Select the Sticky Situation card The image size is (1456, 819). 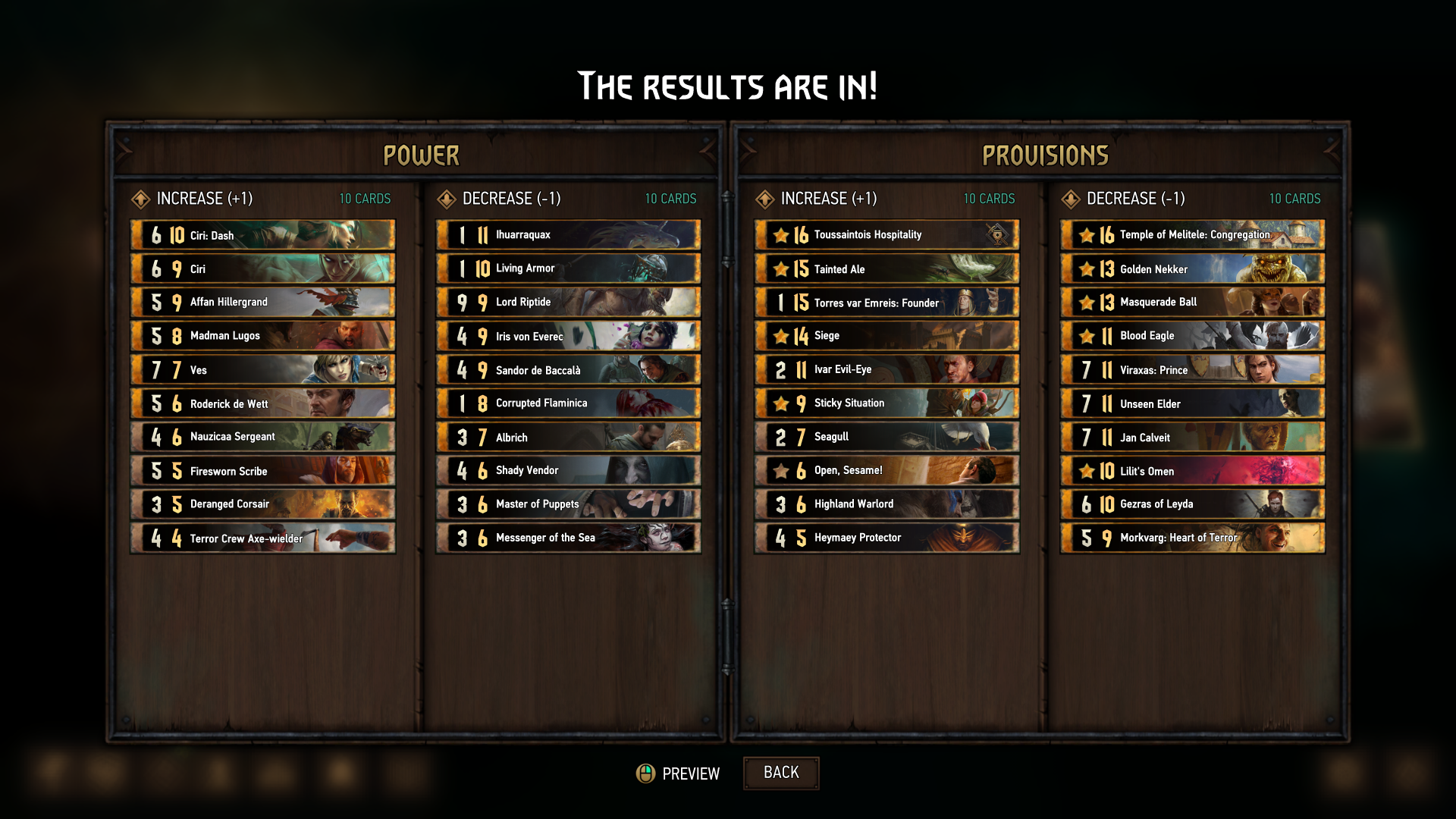[x=886, y=403]
